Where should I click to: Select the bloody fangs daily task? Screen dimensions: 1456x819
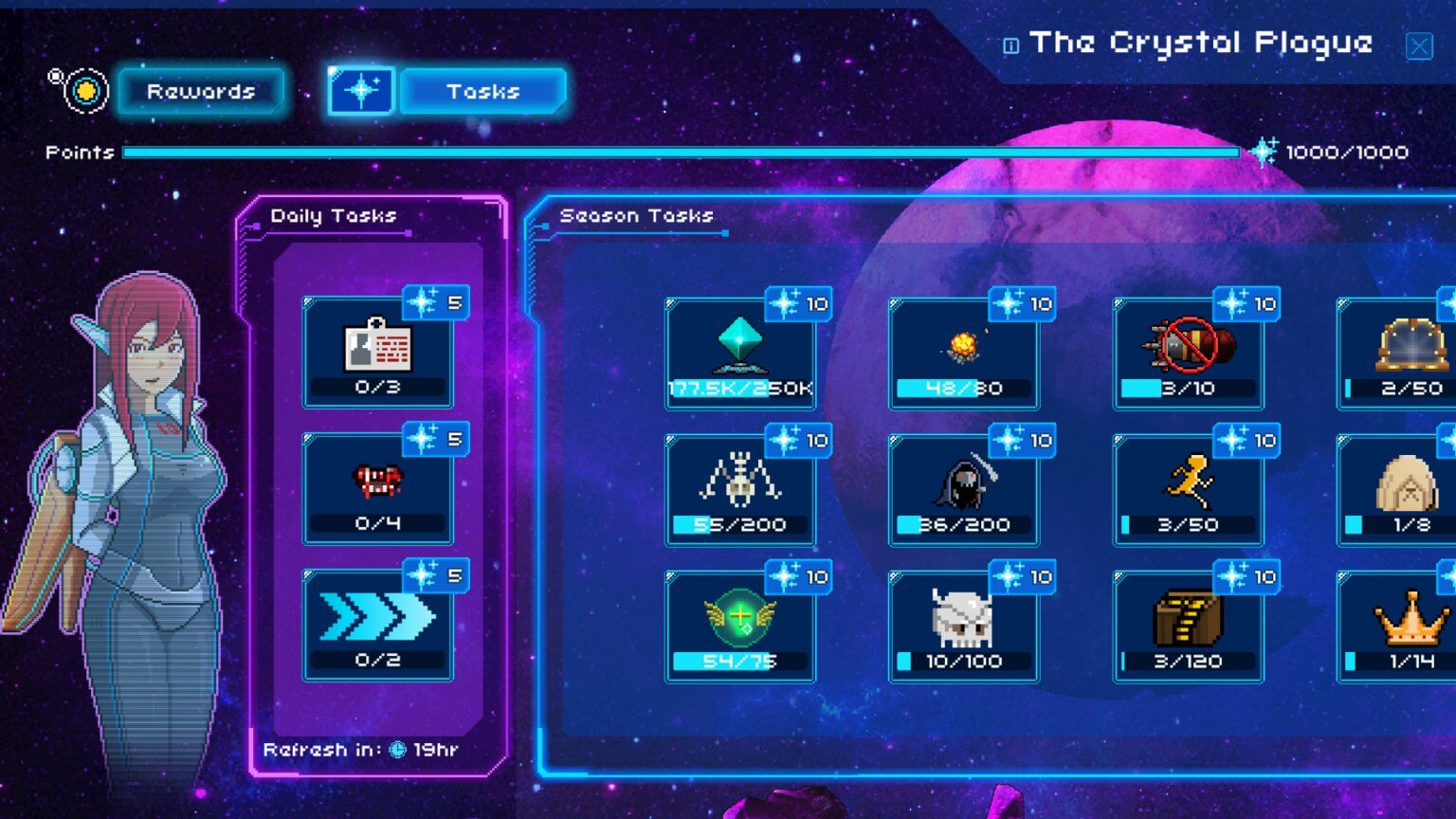pyautogui.click(x=378, y=488)
